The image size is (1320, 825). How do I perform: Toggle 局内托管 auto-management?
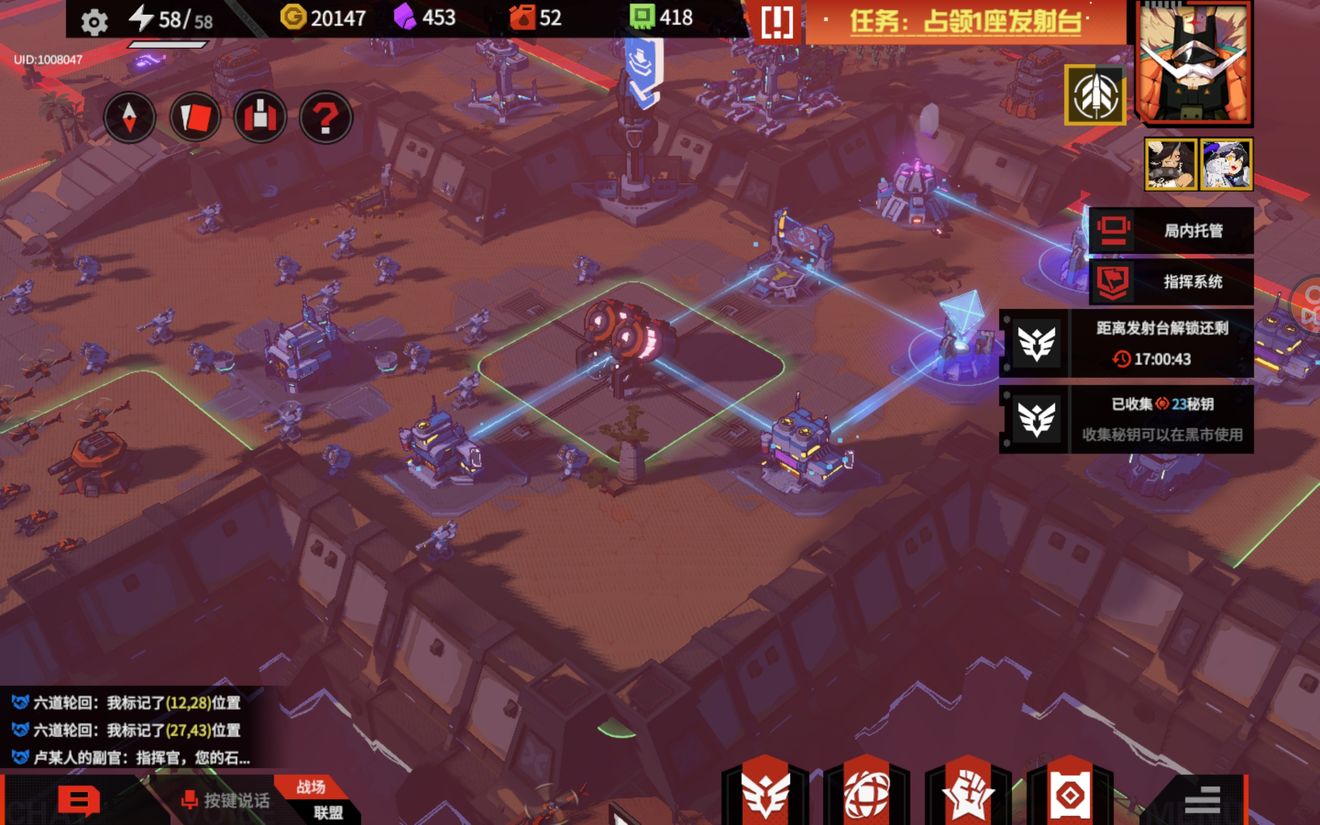1171,231
